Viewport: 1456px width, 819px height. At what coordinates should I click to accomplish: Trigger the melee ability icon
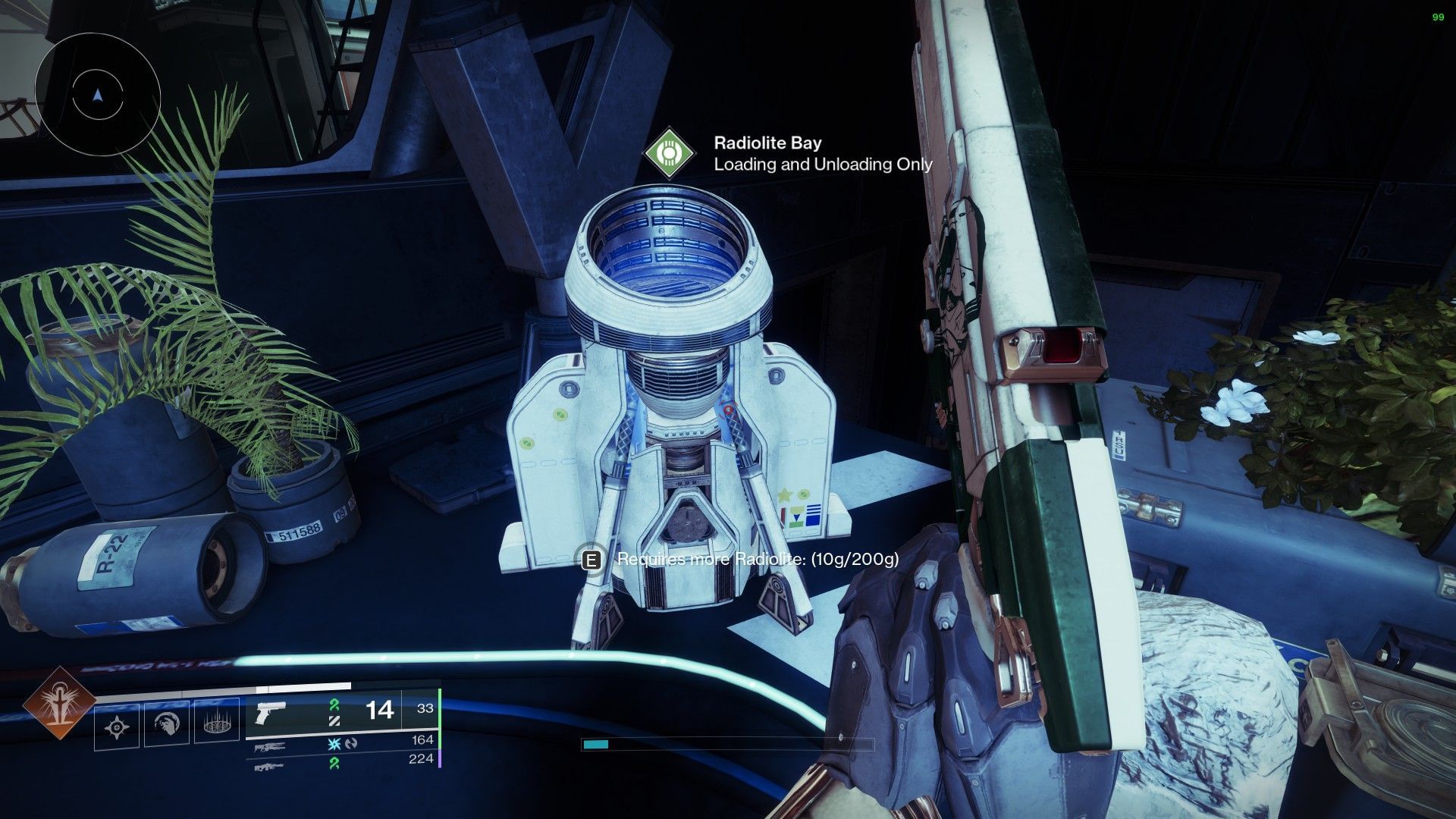pos(167,725)
